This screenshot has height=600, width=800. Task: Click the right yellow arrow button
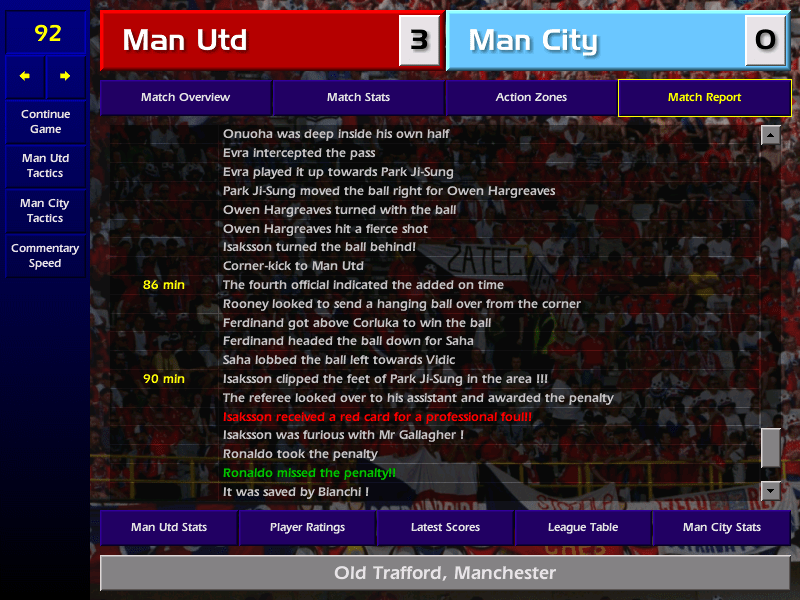66,76
